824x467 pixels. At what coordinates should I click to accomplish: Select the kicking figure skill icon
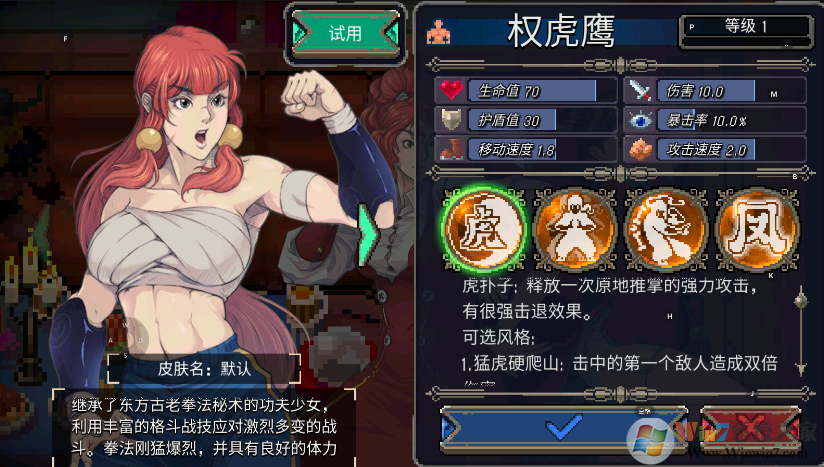tap(664, 225)
